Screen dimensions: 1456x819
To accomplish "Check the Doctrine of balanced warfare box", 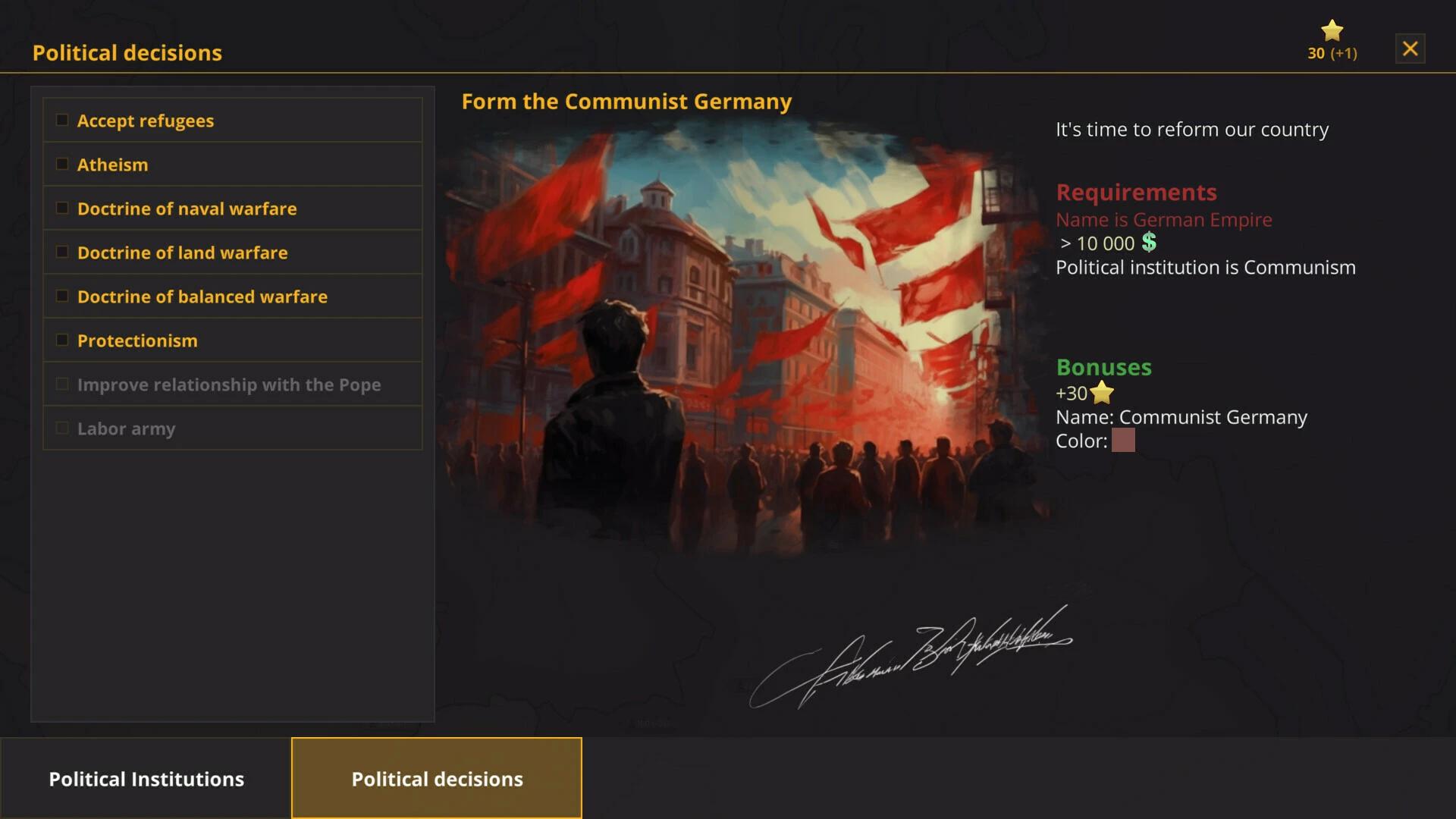I will [61, 295].
